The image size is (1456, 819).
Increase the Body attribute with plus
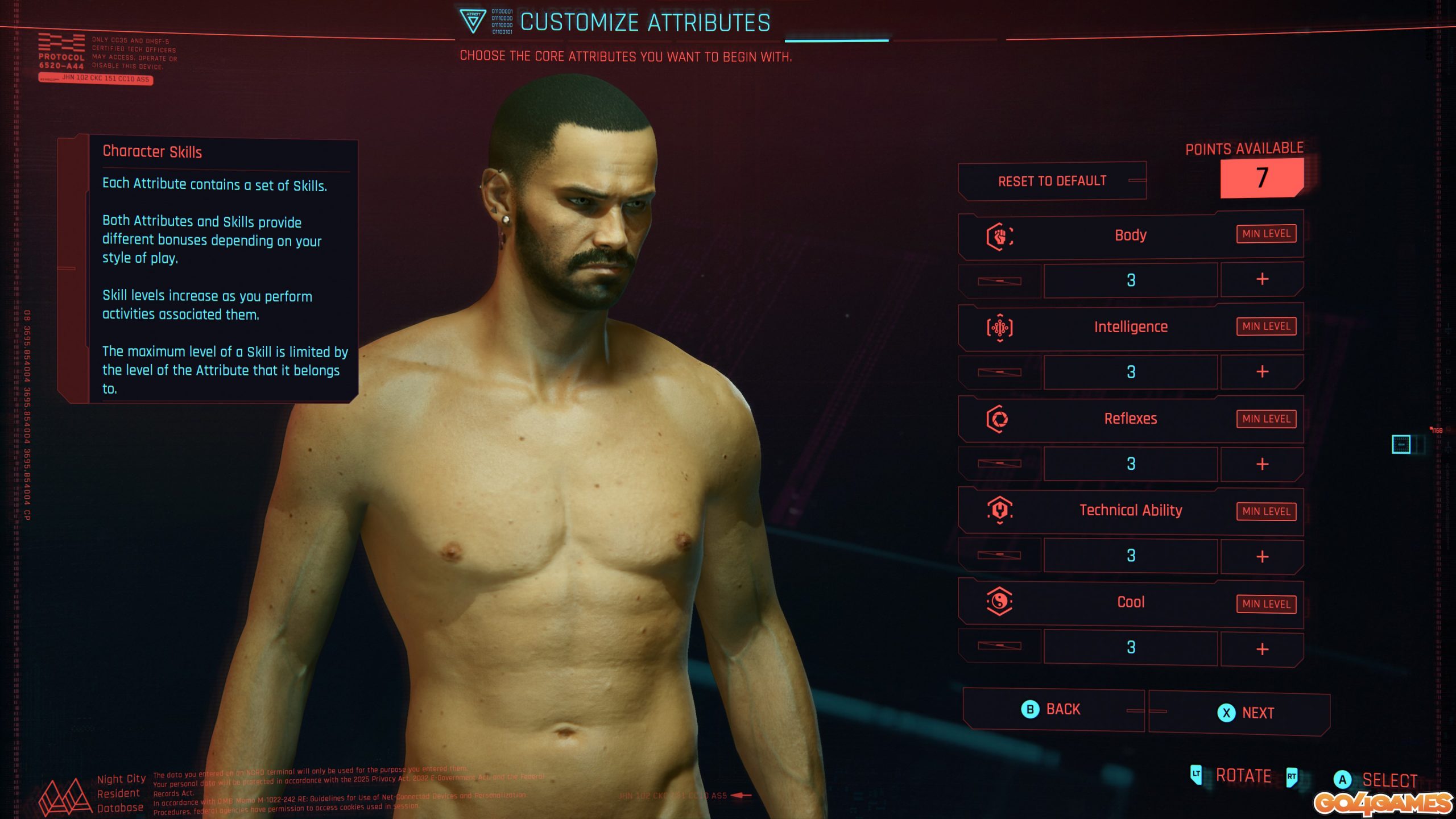(x=1261, y=279)
